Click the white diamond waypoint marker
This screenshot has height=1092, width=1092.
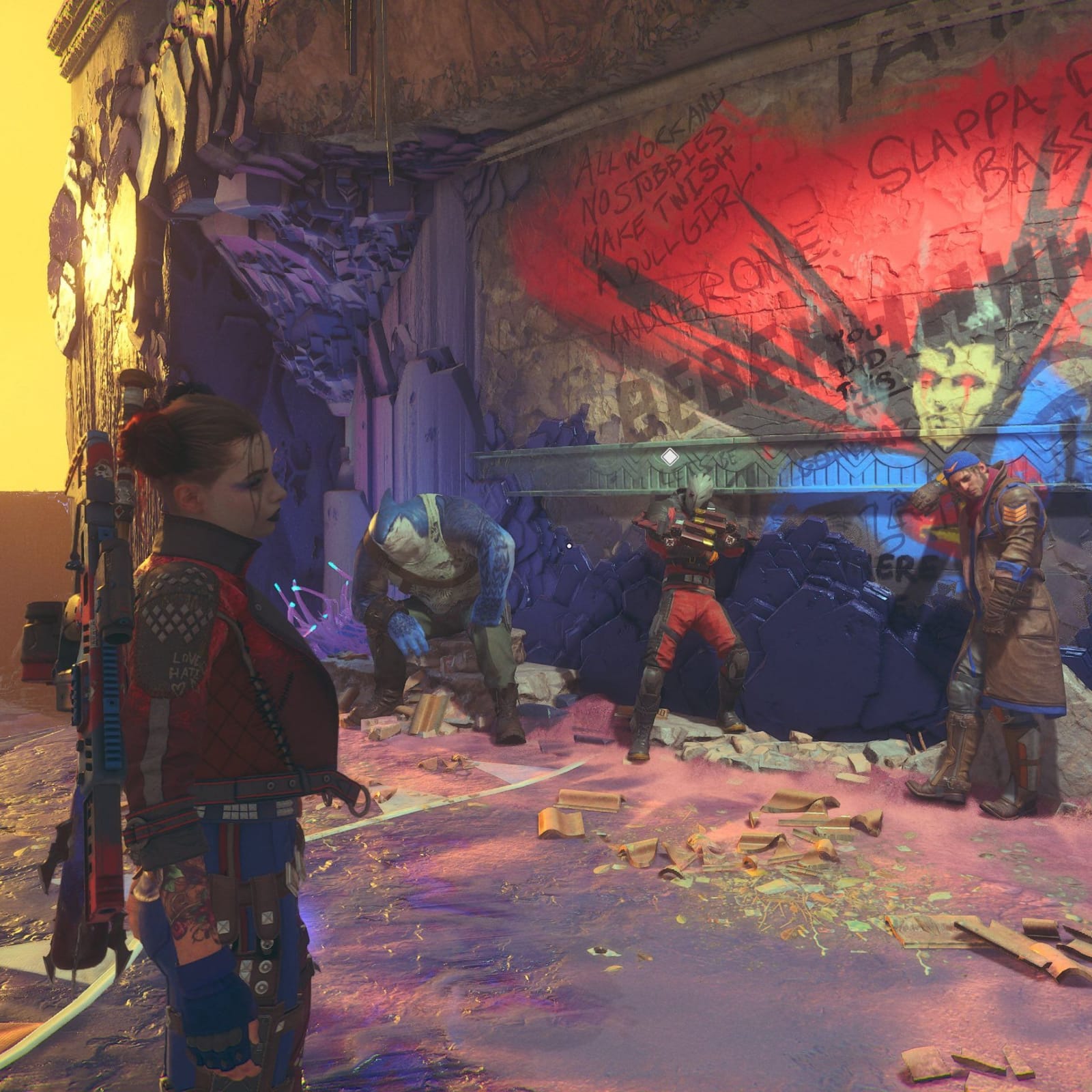[x=670, y=456]
